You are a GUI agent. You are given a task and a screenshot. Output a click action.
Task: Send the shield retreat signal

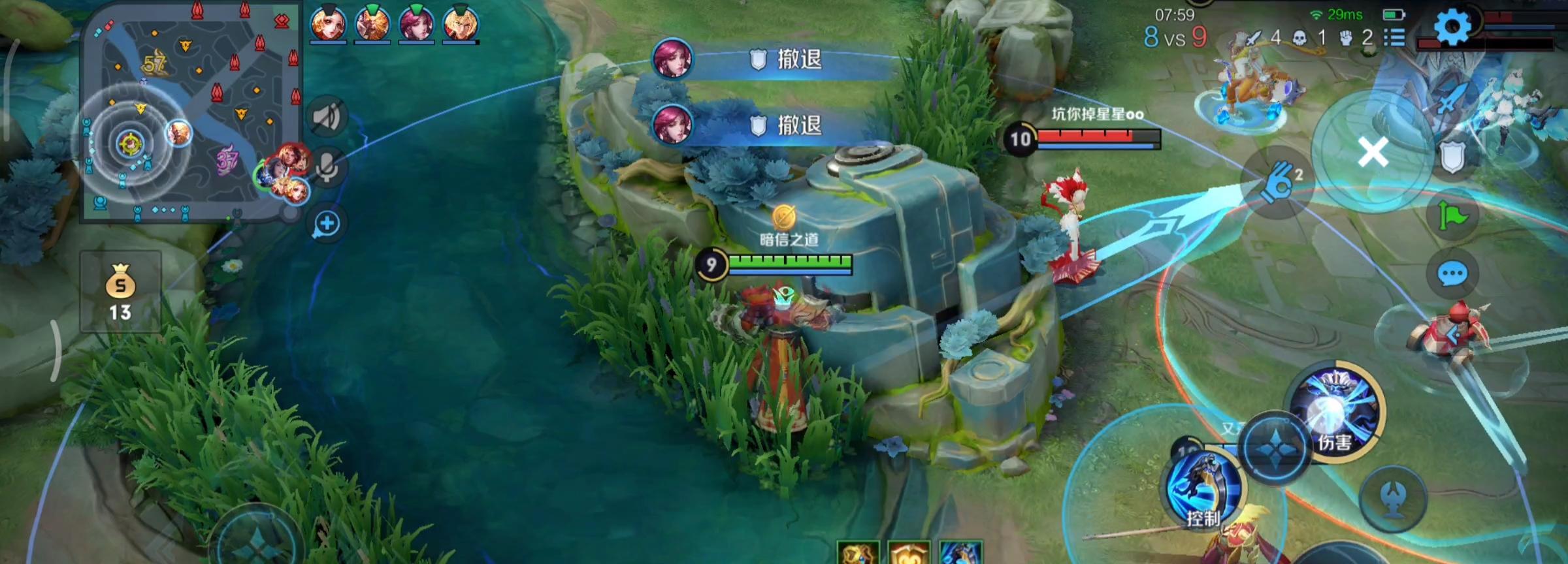pos(1452,157)
